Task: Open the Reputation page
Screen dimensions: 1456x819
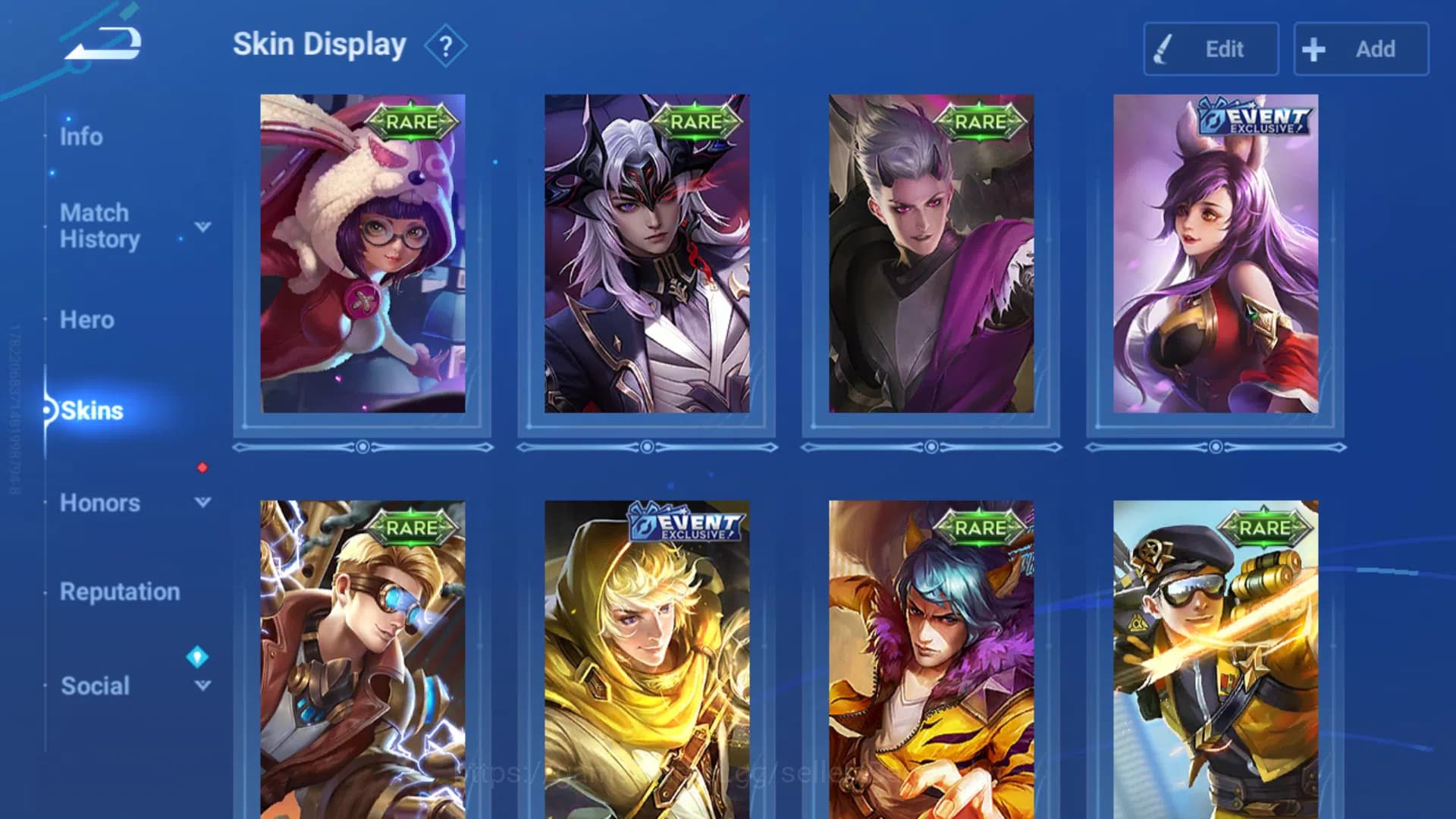Action: tap(121, 591)
